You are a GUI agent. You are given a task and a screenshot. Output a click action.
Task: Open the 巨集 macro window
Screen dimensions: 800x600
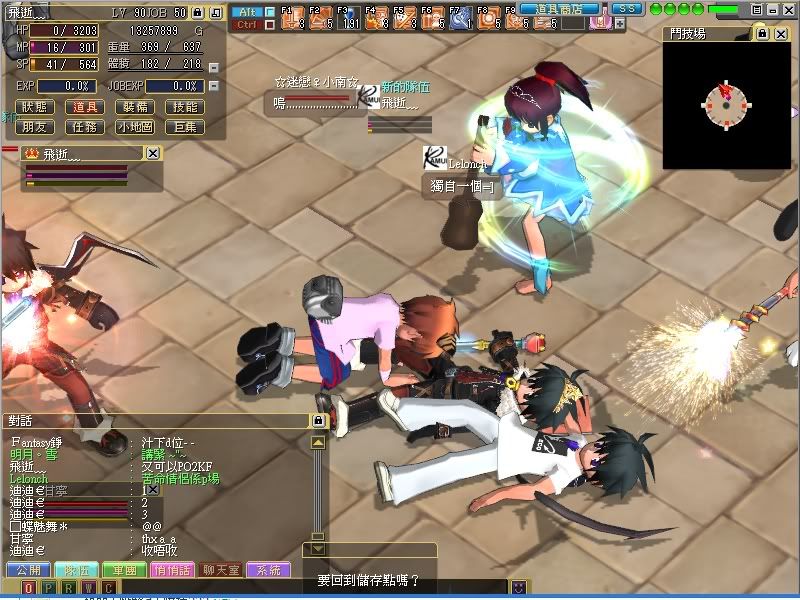(185, 127)
